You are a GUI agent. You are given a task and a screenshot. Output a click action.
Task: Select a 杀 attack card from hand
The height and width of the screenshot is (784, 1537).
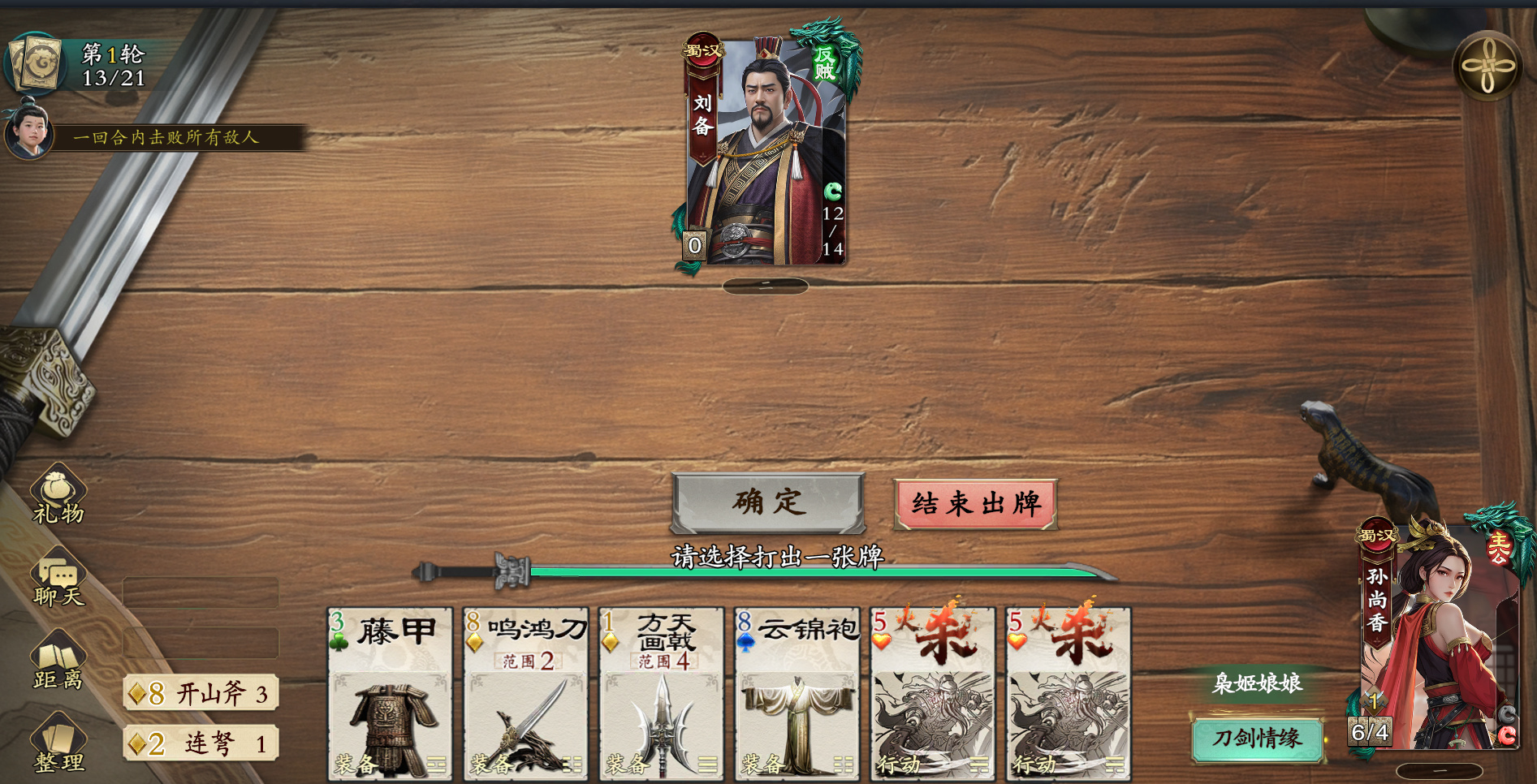931,694
